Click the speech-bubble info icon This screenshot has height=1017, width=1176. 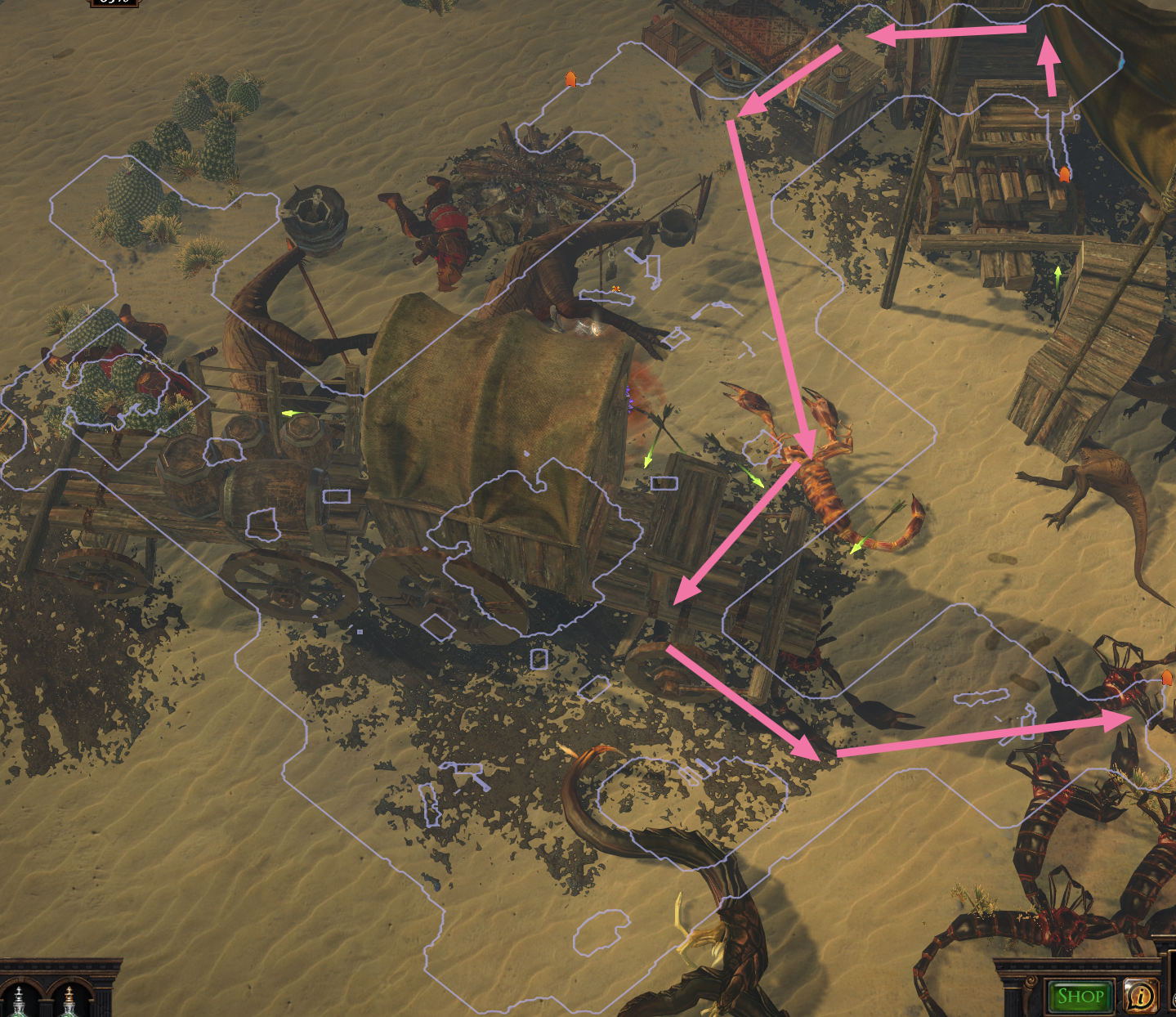pyautogui.click(x=1140, y=995)
